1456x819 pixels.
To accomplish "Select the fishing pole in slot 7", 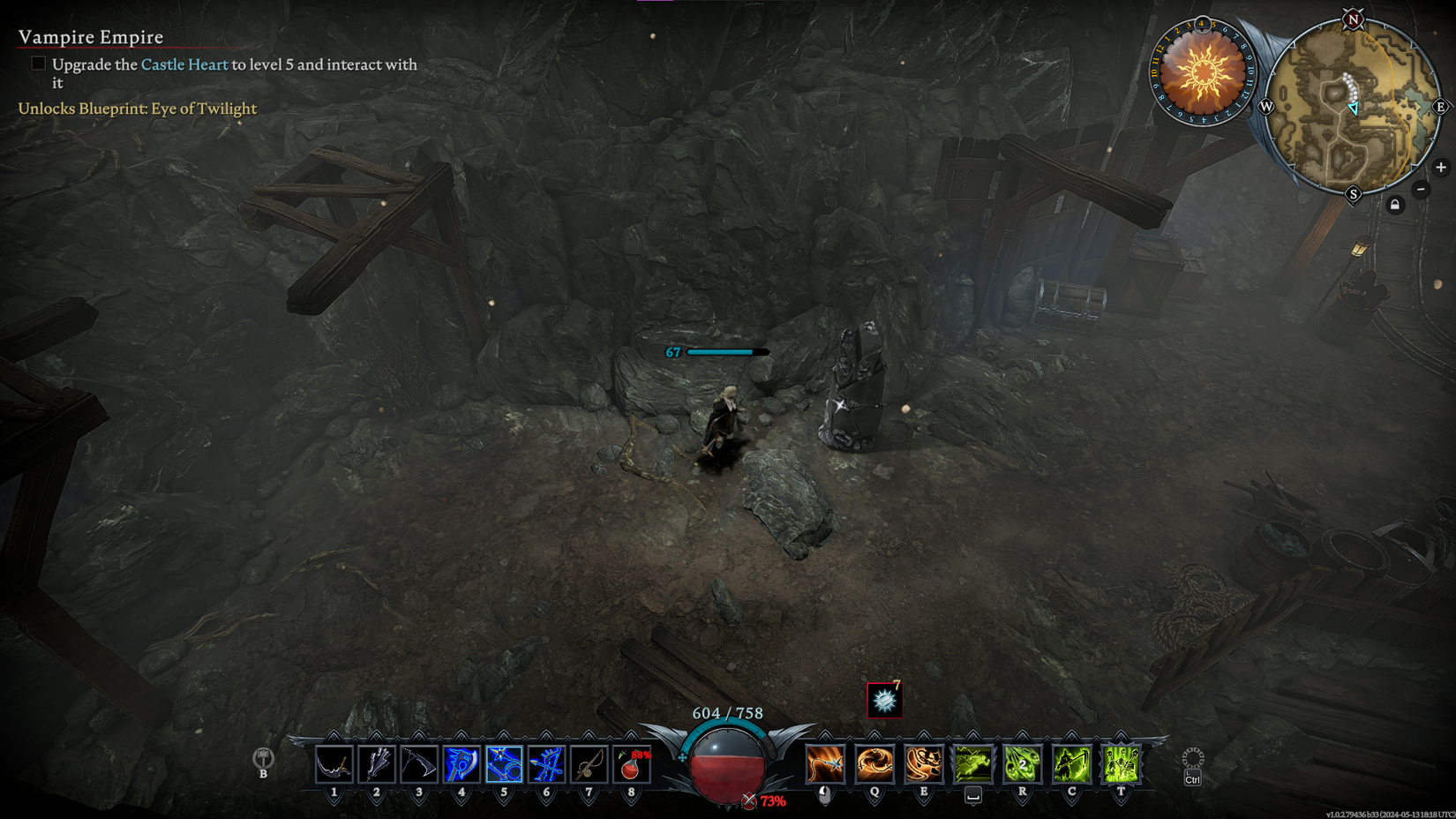I will point(589,764).
